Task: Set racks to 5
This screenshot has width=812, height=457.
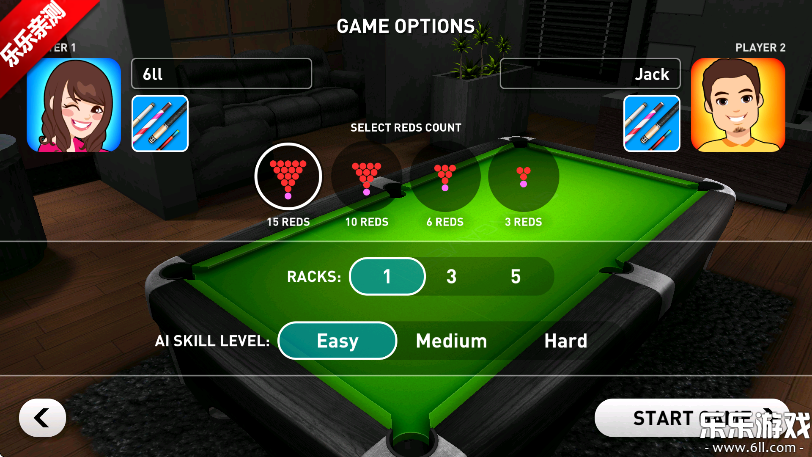Action: (x=516, y=276)
